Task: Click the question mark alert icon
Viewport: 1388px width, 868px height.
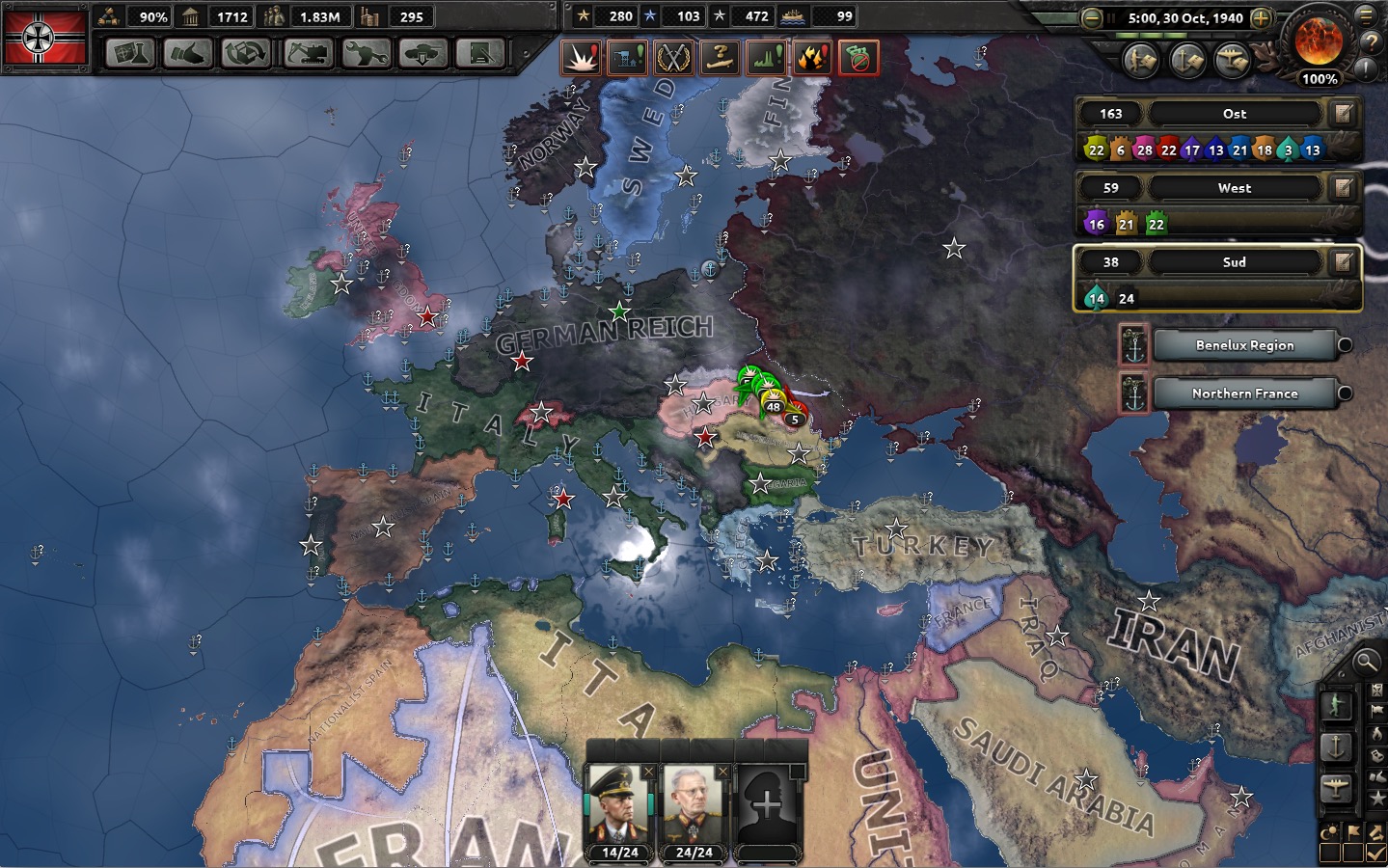Action: 720,58
